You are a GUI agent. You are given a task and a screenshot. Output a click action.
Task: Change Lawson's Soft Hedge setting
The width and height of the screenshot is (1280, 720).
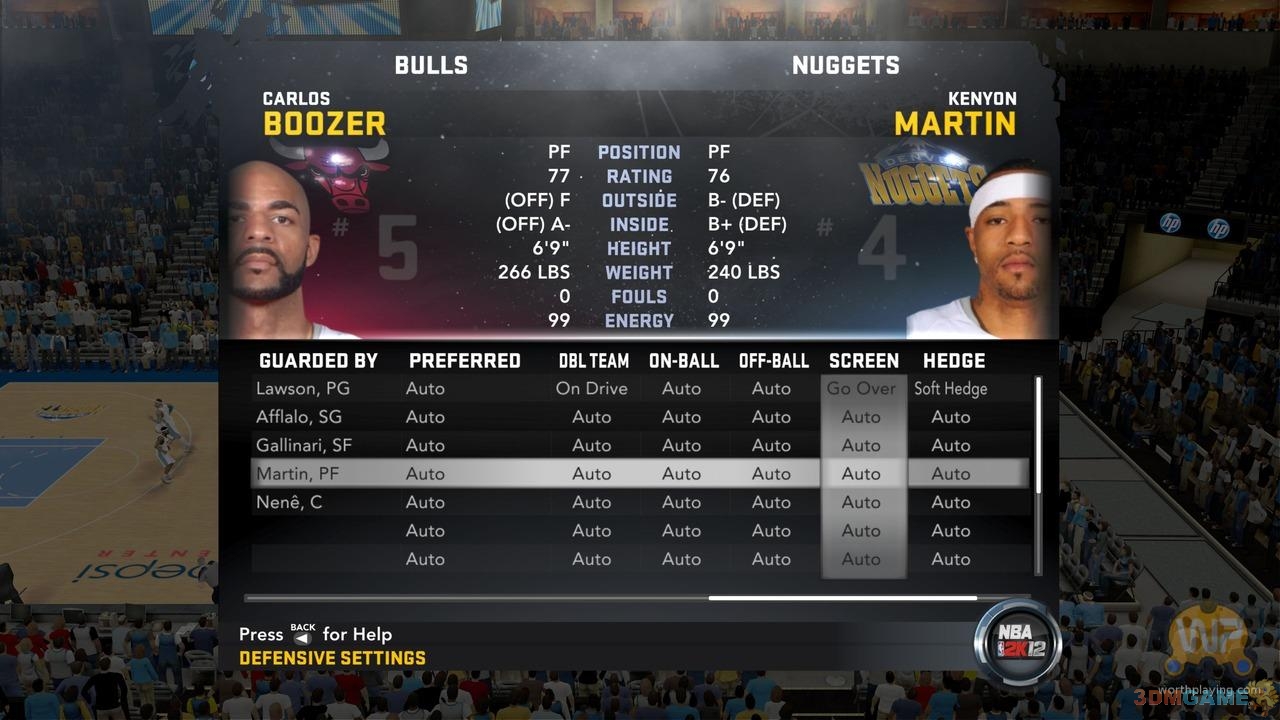(x=950, y=388)
